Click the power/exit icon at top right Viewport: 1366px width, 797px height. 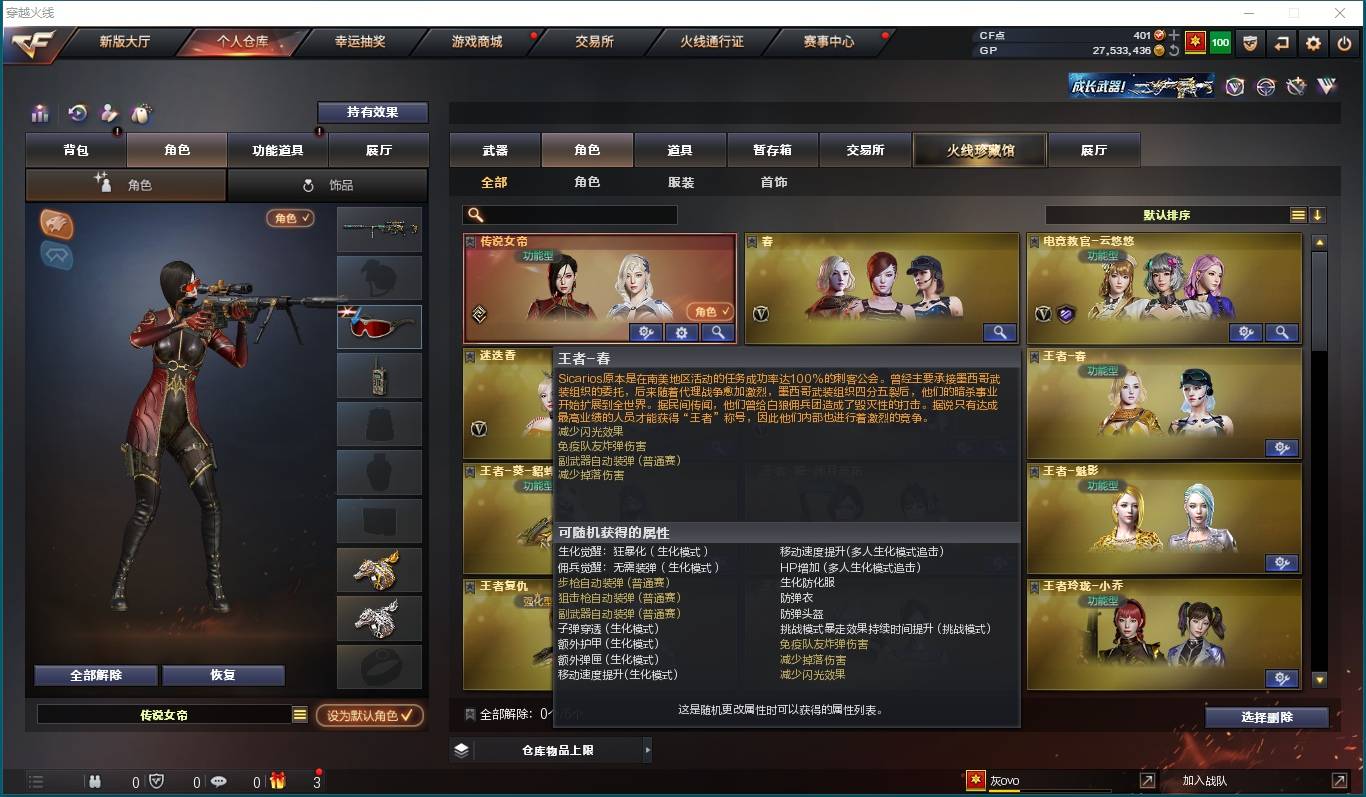(1345, 43)
